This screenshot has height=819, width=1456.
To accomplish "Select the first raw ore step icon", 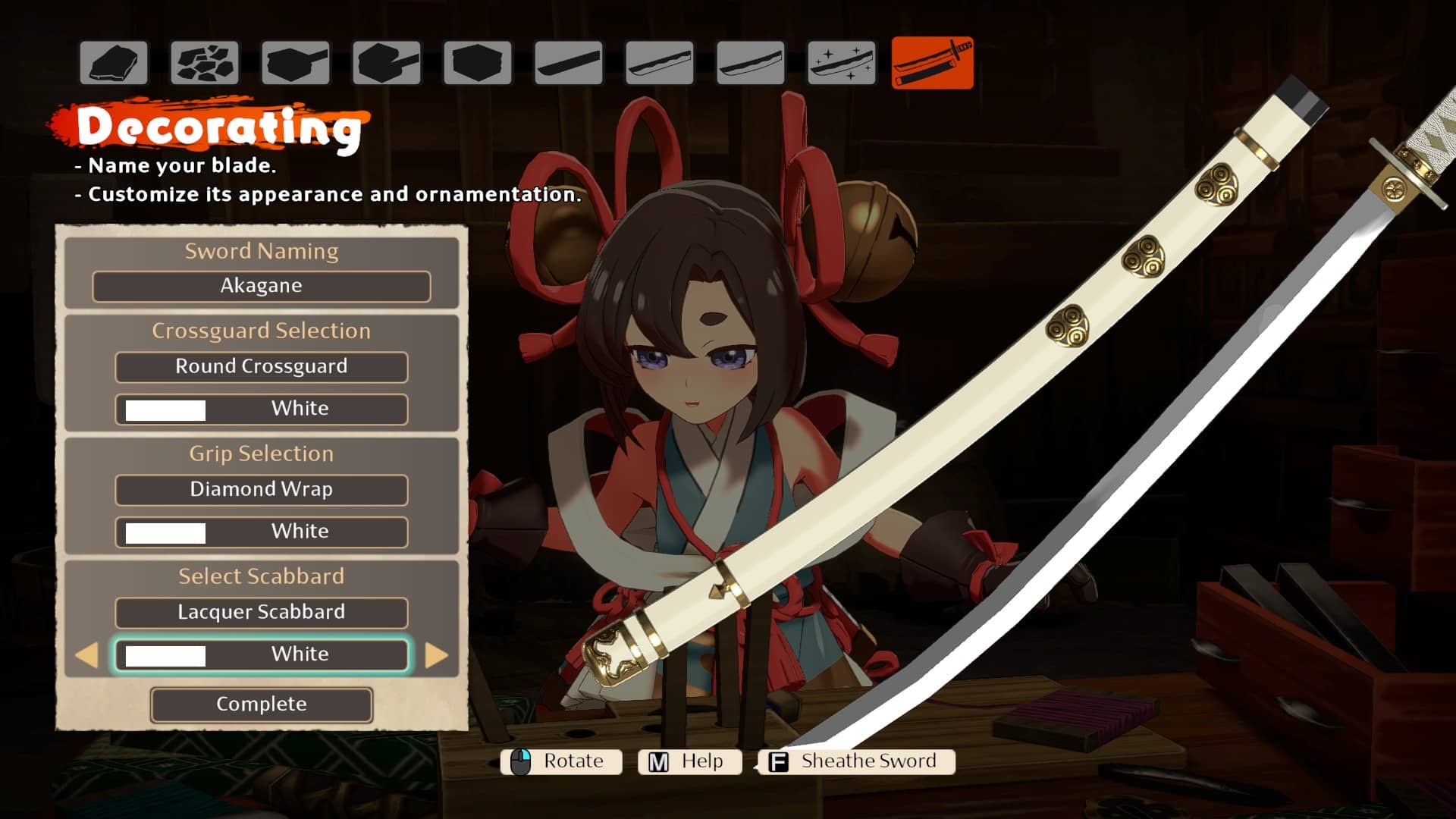I will [114, 63].
